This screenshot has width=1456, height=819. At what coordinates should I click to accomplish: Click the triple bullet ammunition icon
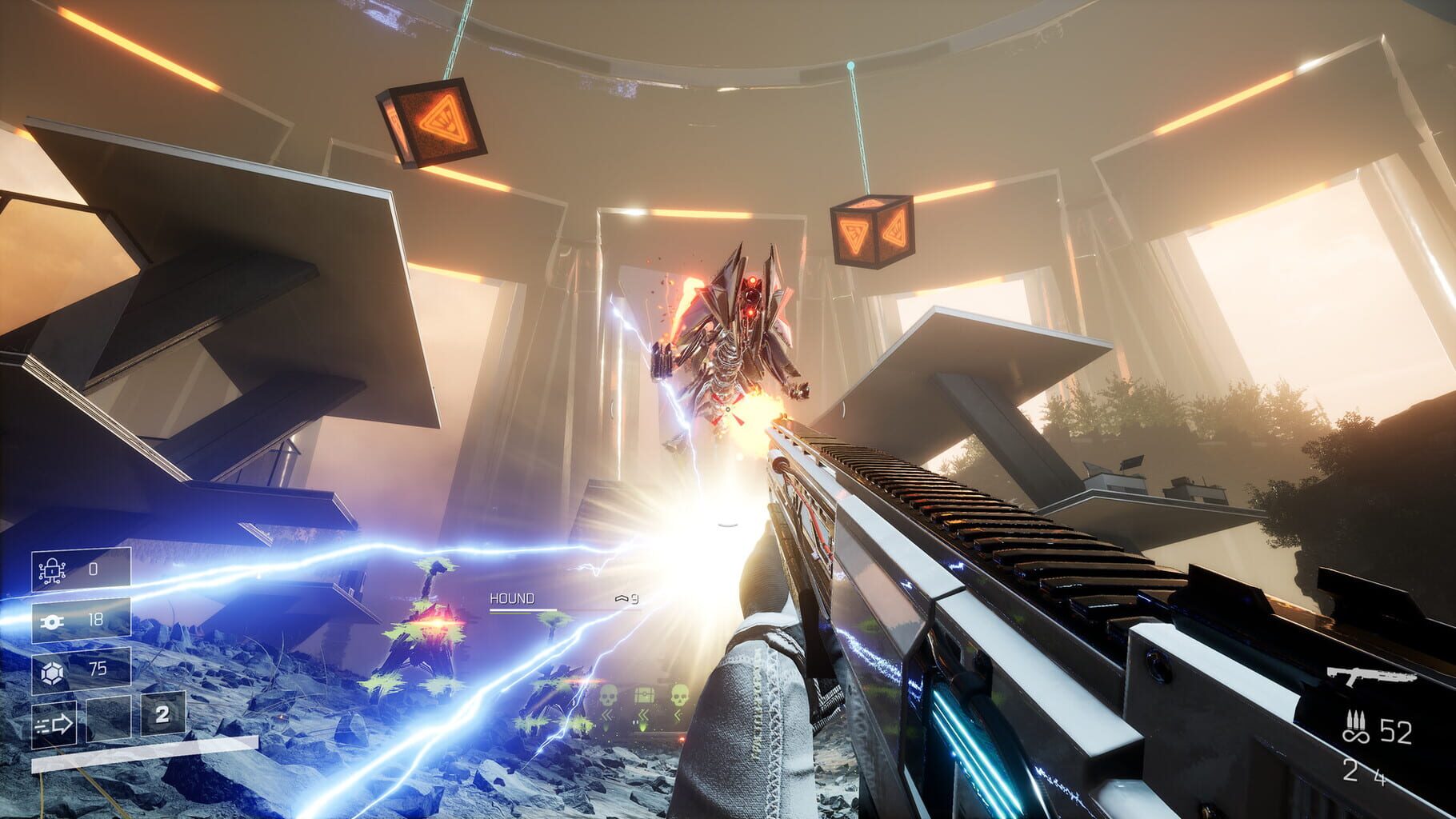1356,721
